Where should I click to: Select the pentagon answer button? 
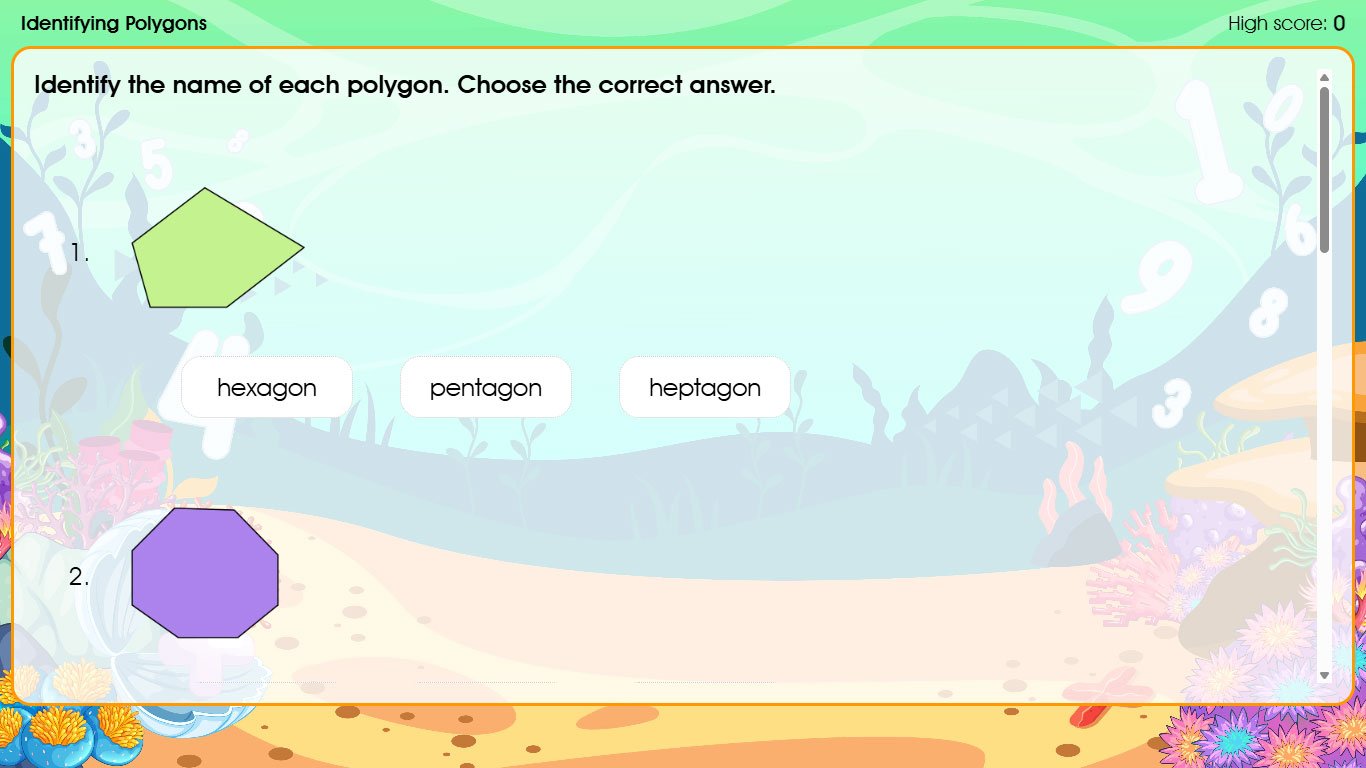point(485,387)
